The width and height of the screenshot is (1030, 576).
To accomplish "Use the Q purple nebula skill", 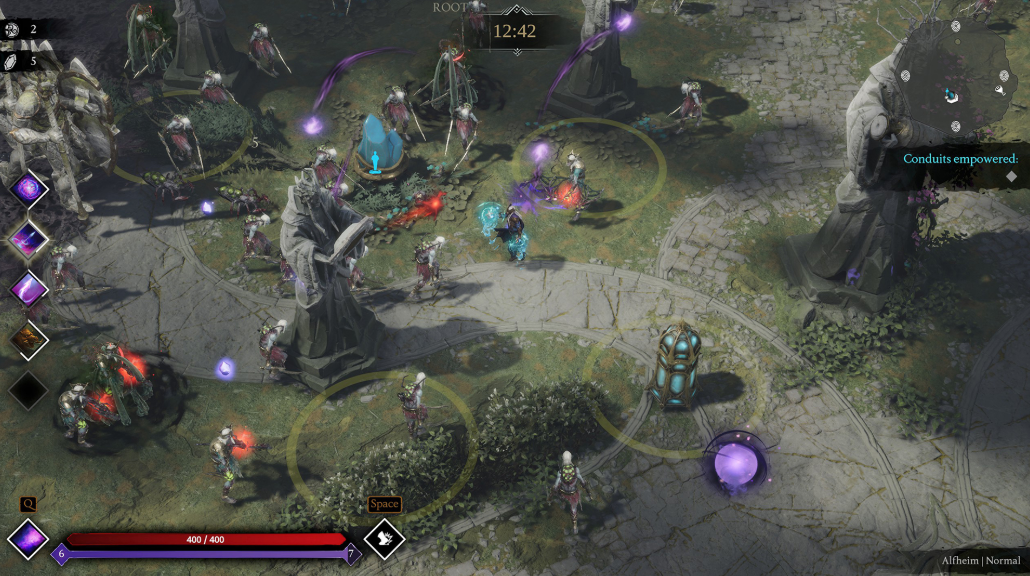I will pos(28,539).
